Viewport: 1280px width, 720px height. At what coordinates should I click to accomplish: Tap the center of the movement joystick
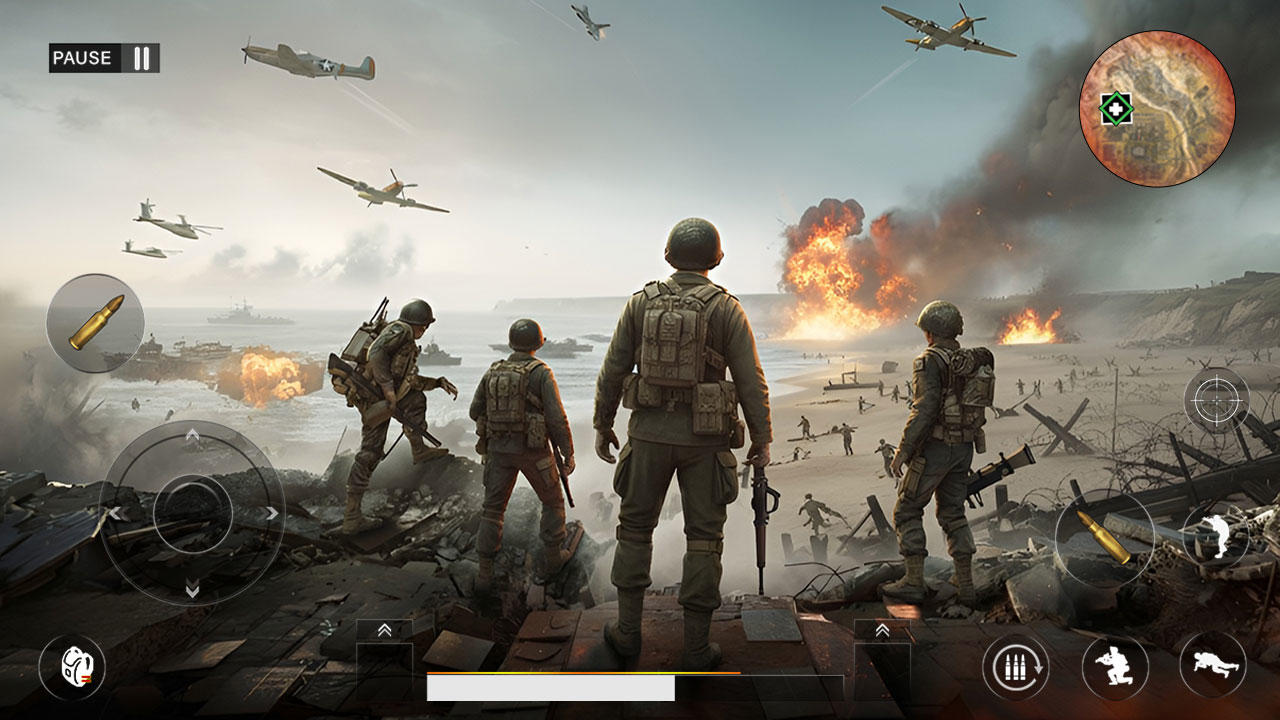[x=192, y=513]
